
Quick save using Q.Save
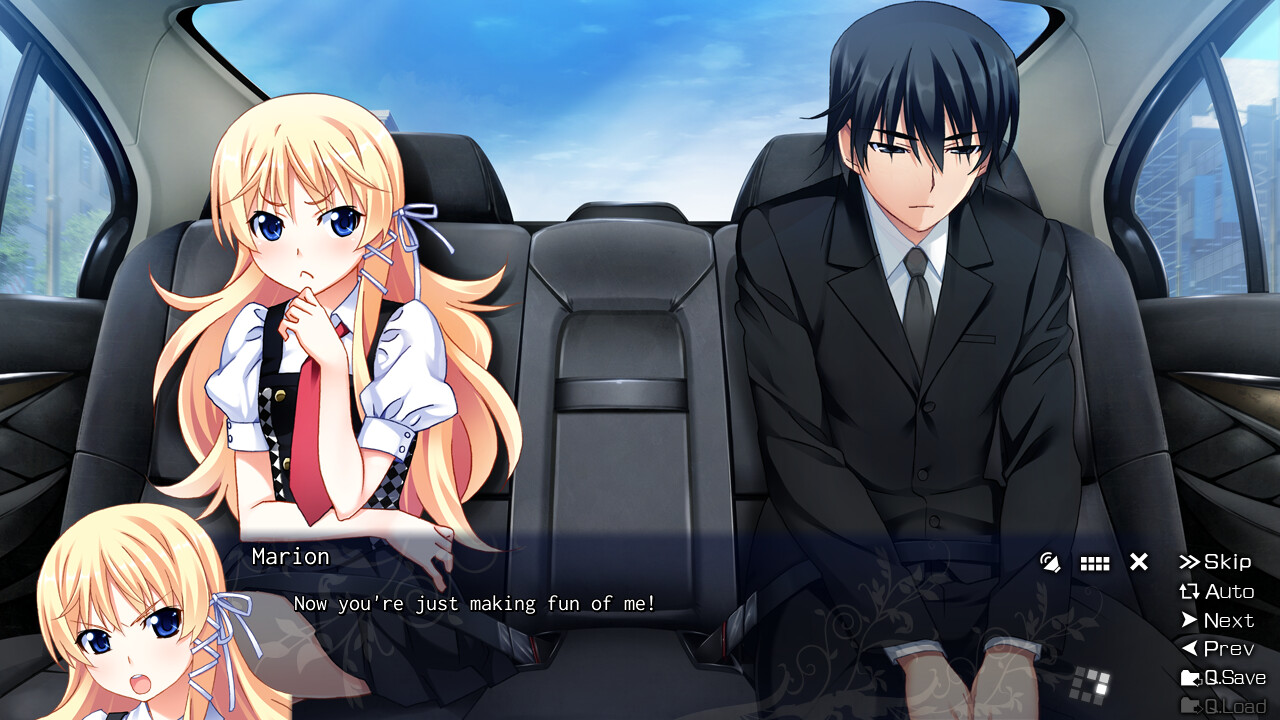point(1223,677)
